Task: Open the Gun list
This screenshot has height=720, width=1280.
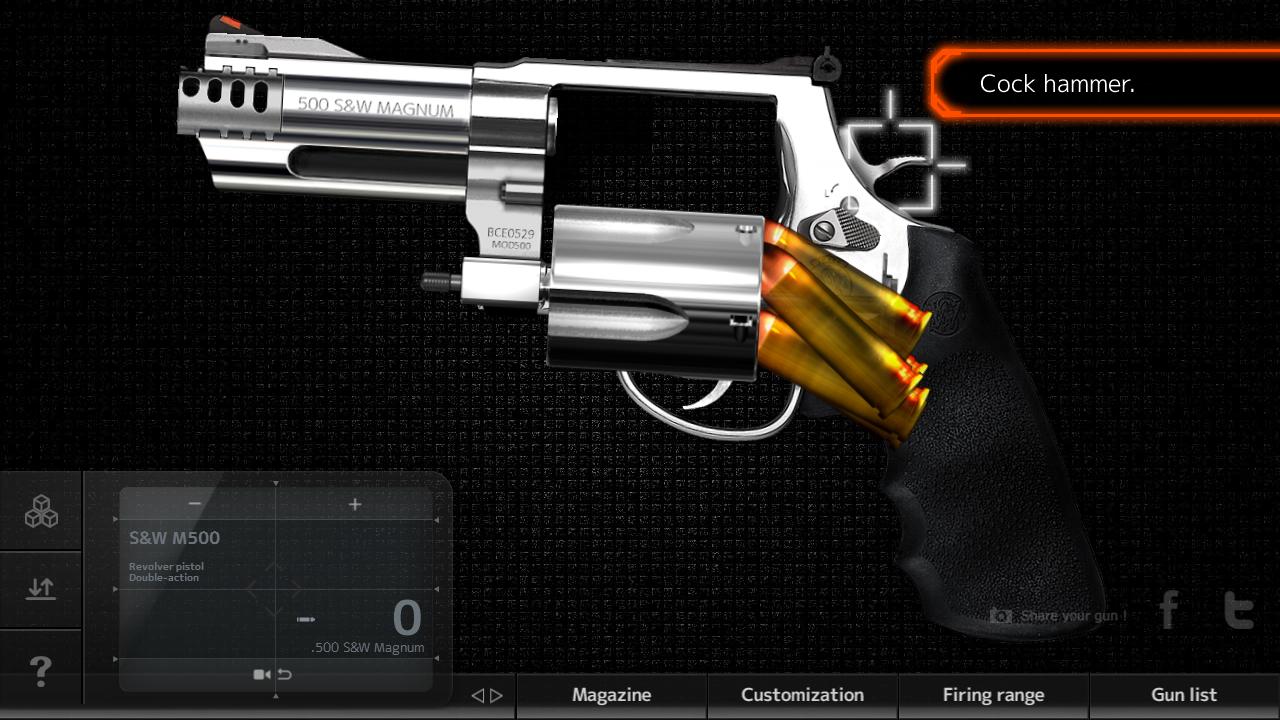Action: pyautogui.click(x=1183, y=694)
